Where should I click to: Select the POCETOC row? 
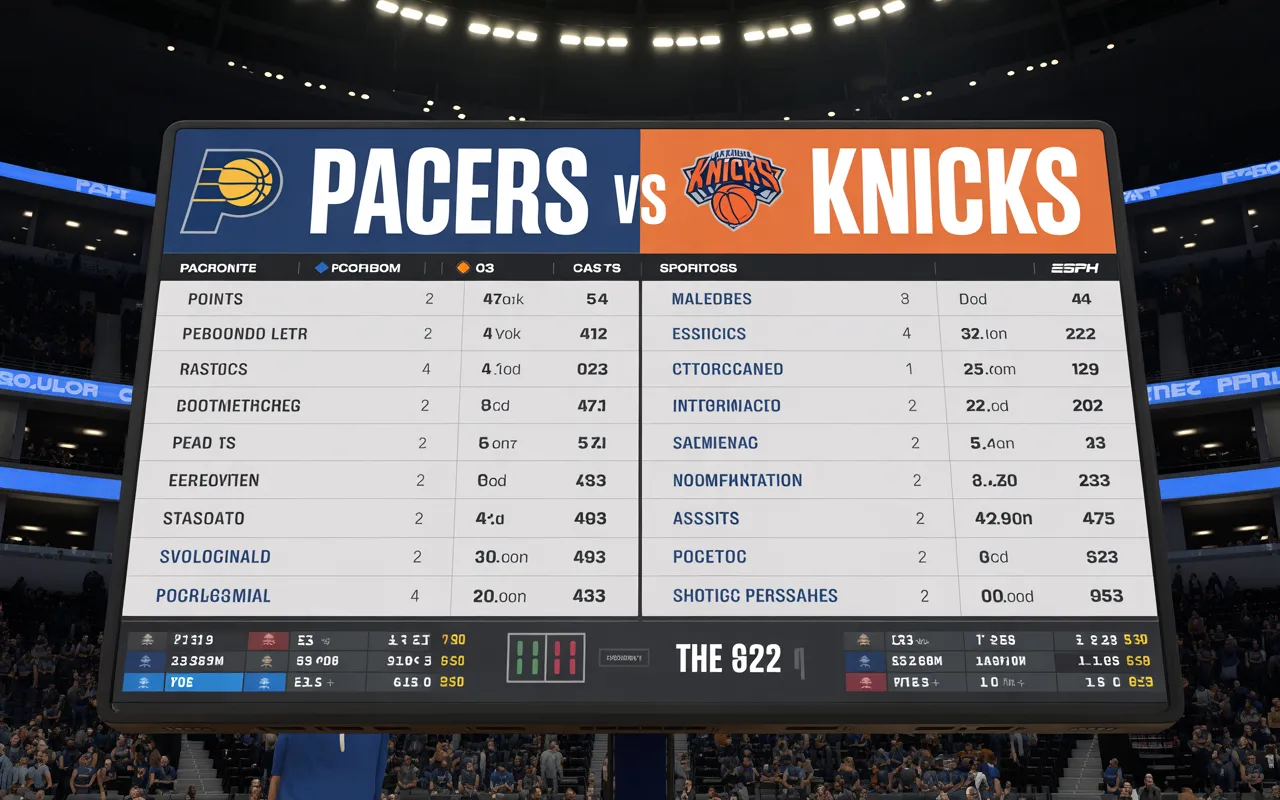[x=709, y=557]
